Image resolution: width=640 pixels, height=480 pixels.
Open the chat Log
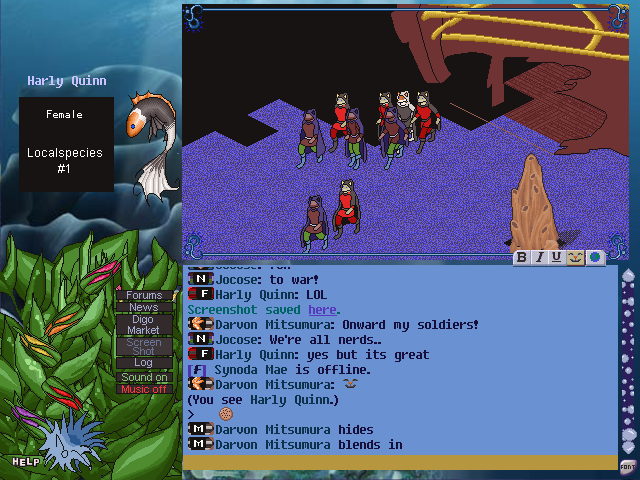point(144,363)
